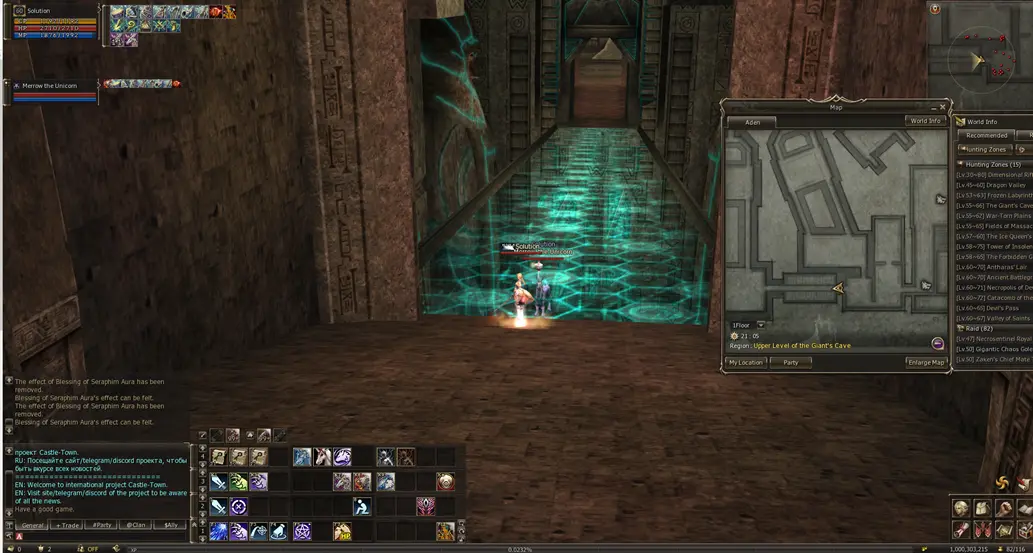This screenshot has height=553, width=1033.
Task: Select the @Clan chat tab
Action: pyautogui.click(x=134, y=525)
